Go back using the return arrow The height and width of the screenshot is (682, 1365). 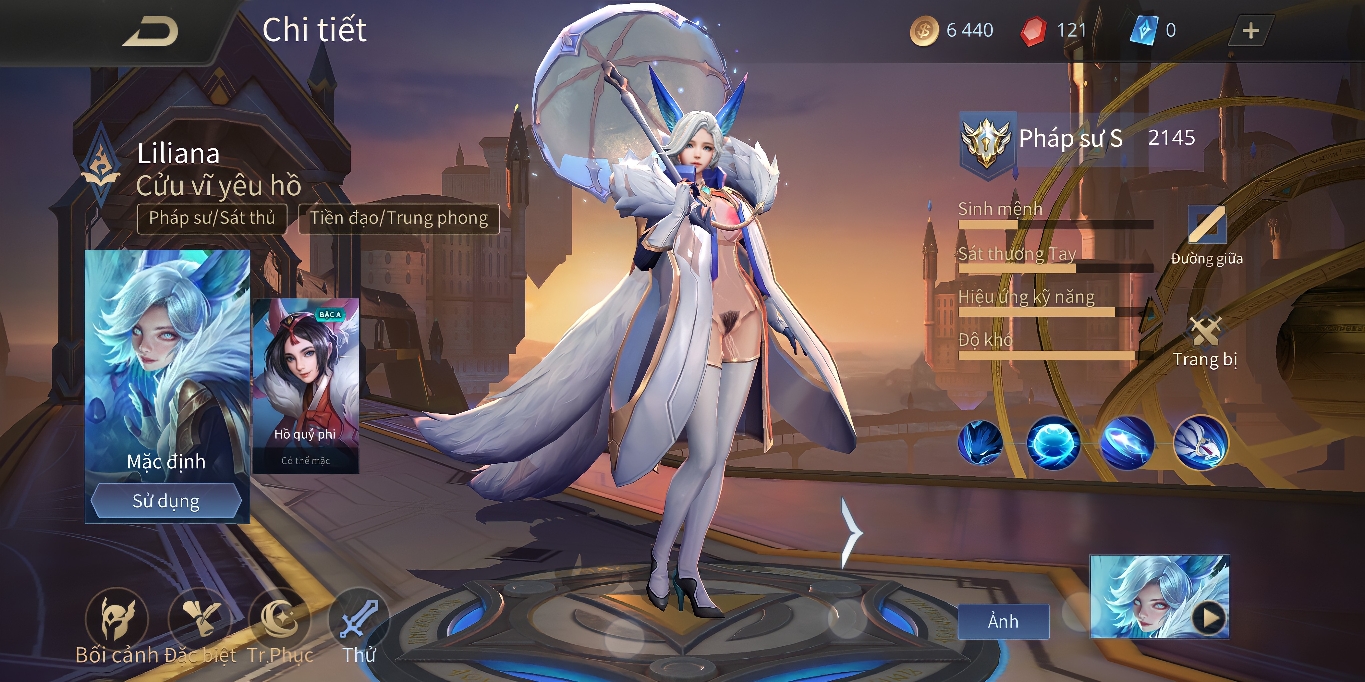[x=150, y=32]
